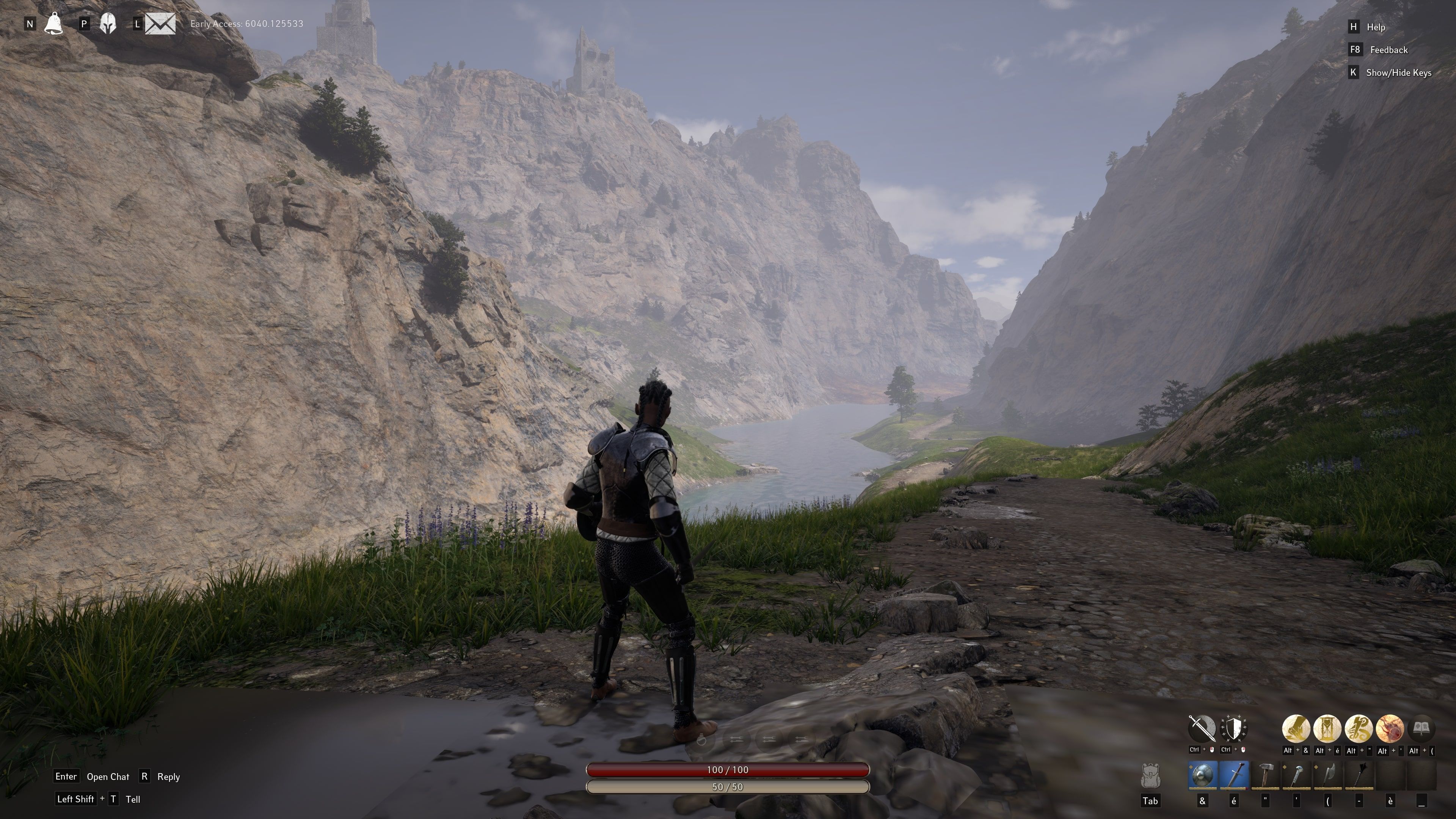Viewport: 1456px width, 819px height.
Task: Use the golden hourglass ability
Action: coord(1328,728)
